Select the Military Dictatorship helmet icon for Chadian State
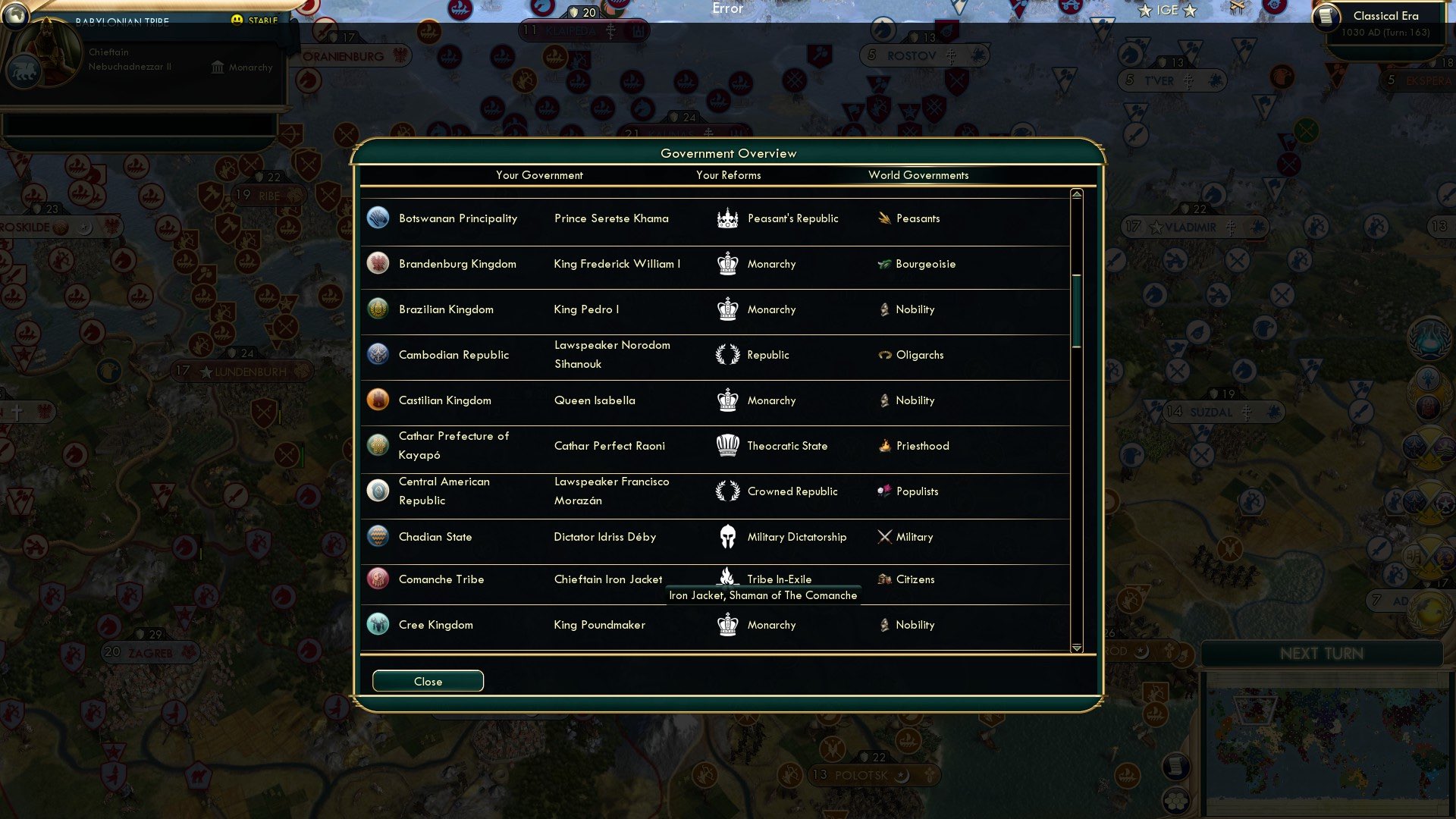1456x819 pixels. pyautogui.click(x=727, y=536)
